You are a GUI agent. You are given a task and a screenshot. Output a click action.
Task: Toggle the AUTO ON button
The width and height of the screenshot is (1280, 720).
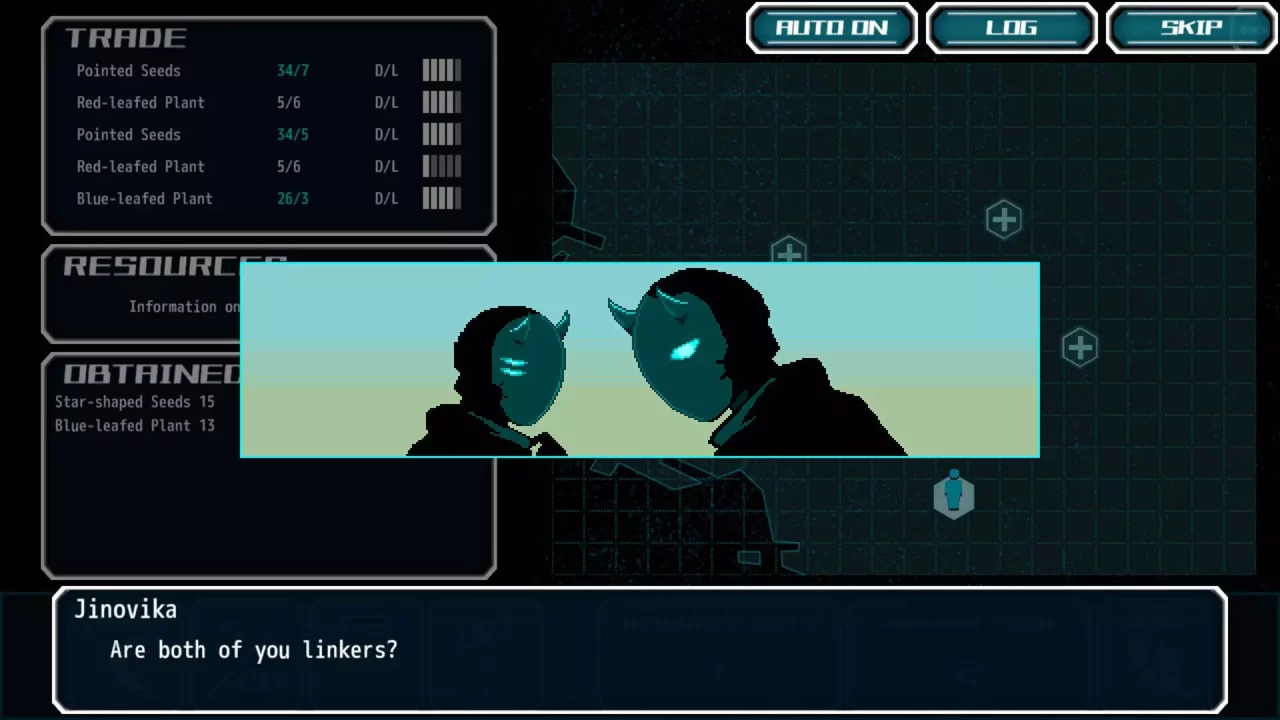pyautogui.click(x=831, y=28)
